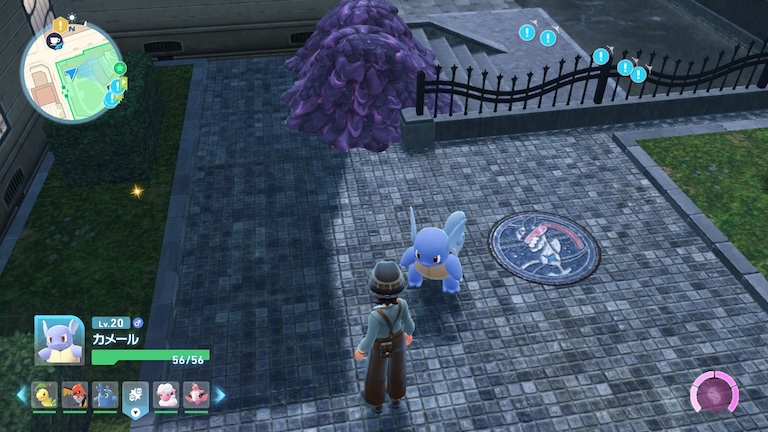Image resolution: width=768 pixels, height=432 pixels.
Task: Click the right party-bar arrow
Action: 220,395
